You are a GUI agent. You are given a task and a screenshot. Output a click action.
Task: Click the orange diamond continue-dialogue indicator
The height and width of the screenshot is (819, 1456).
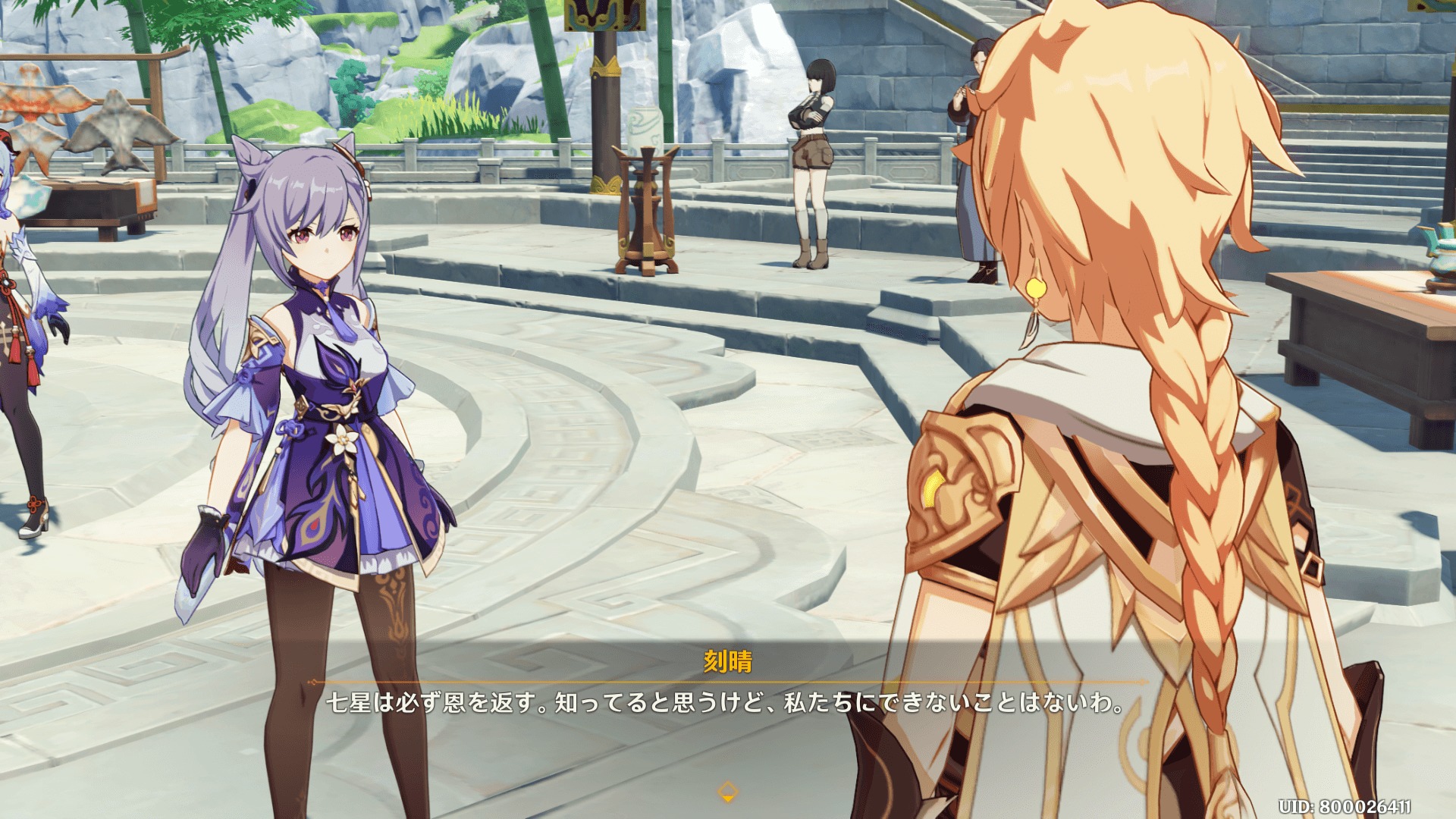[727, 792]
